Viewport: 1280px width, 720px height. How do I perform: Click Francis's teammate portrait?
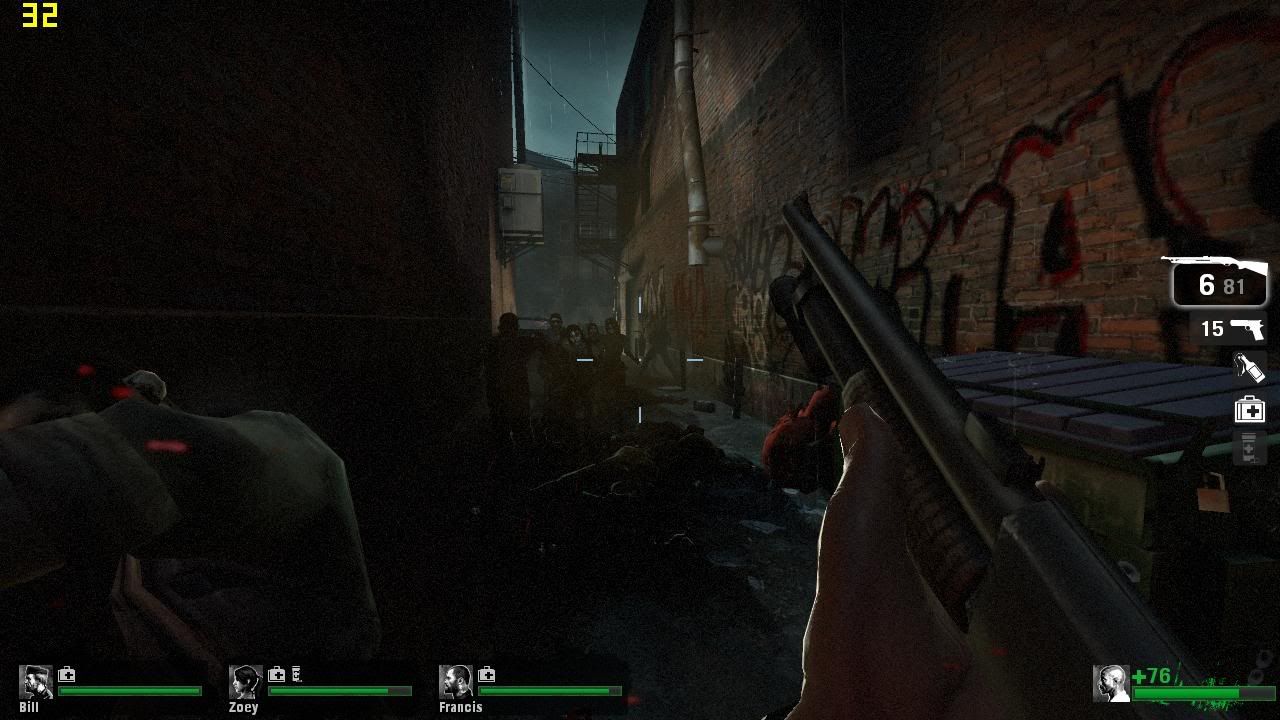456,682
